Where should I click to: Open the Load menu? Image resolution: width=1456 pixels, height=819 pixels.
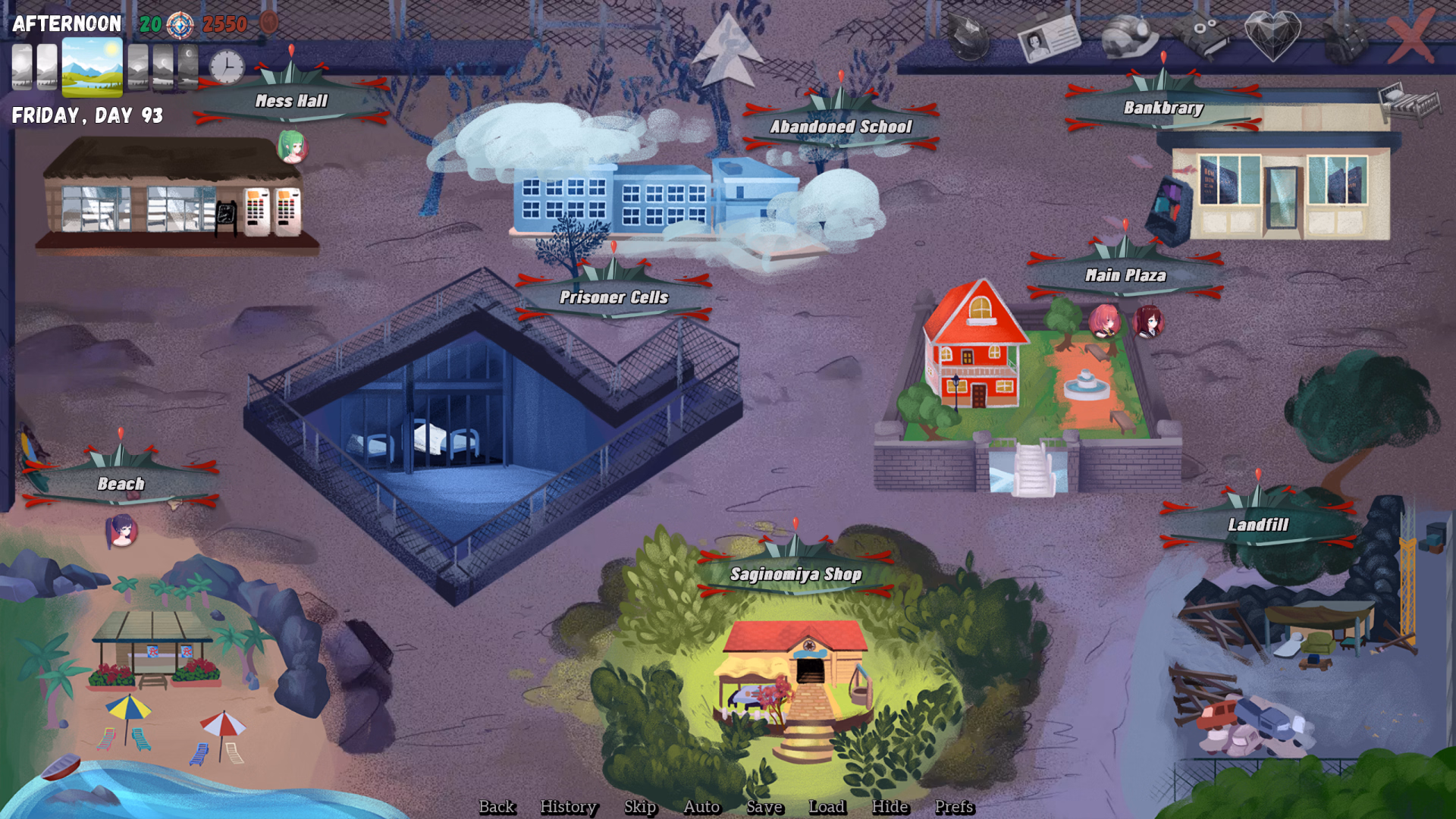pos(827,807)
